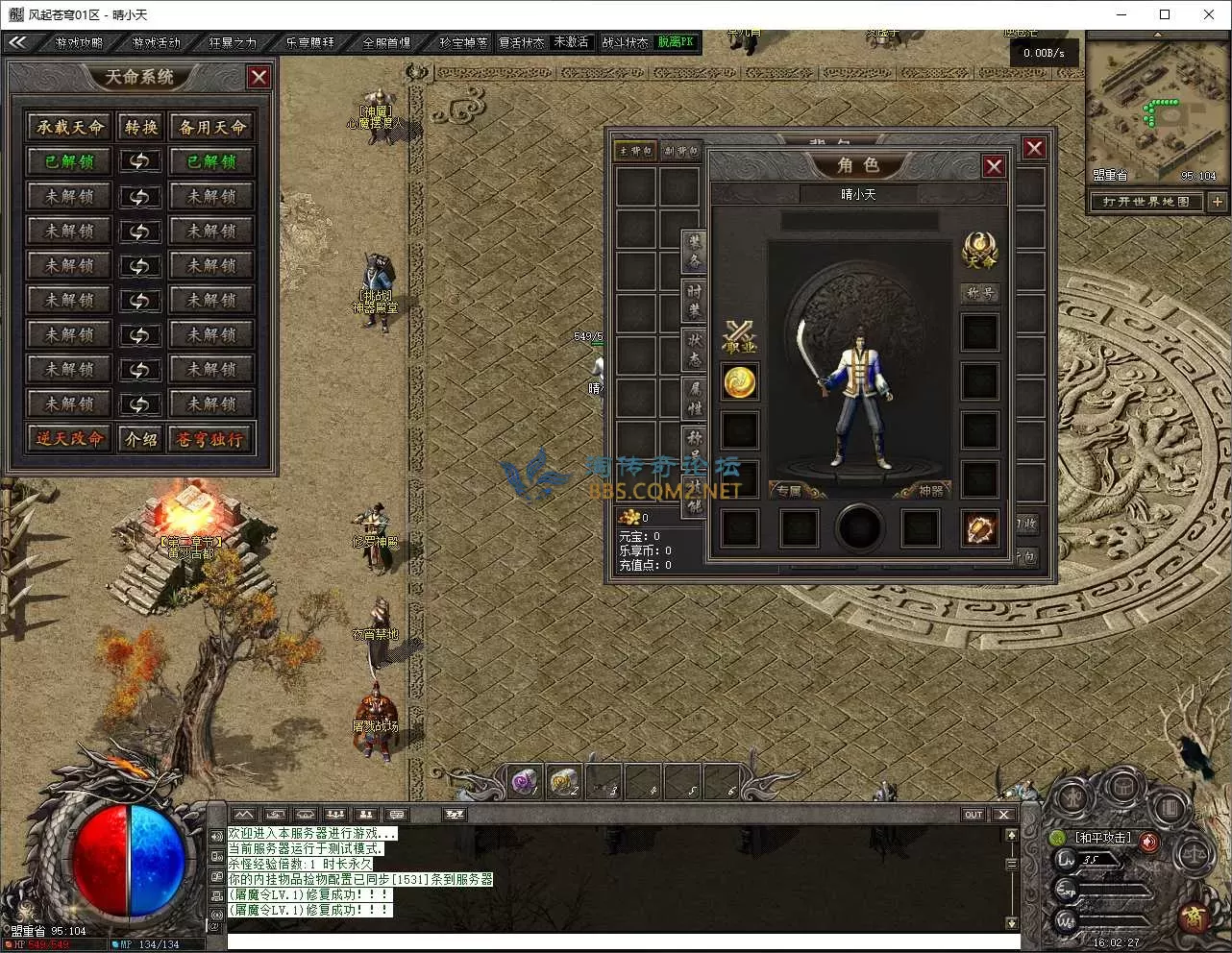Open the 游戏攻略 top menu
Viewport: 1232px width, 953px height.
(78, 43)
